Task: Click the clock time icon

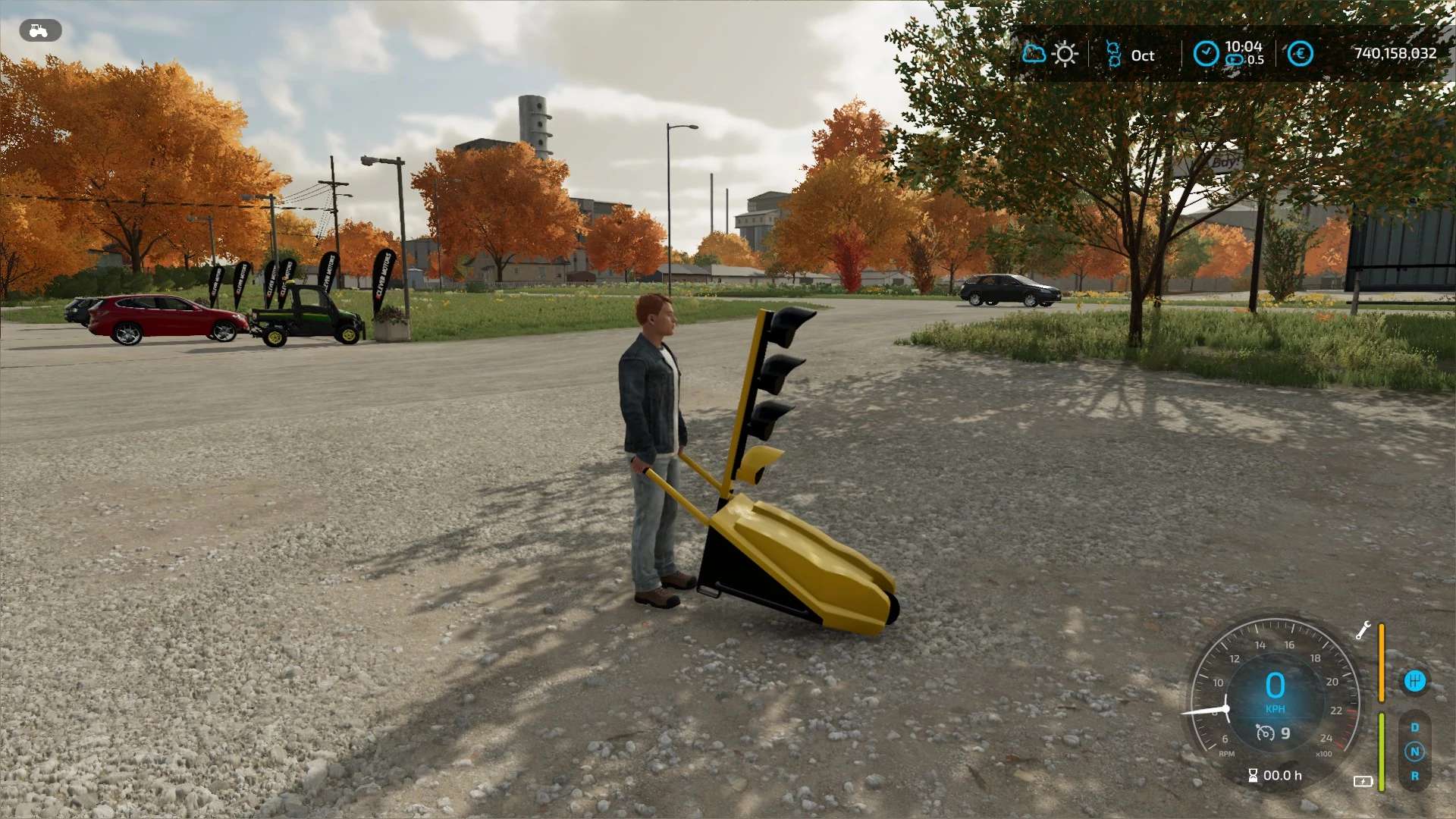Action: point(1206,54)
